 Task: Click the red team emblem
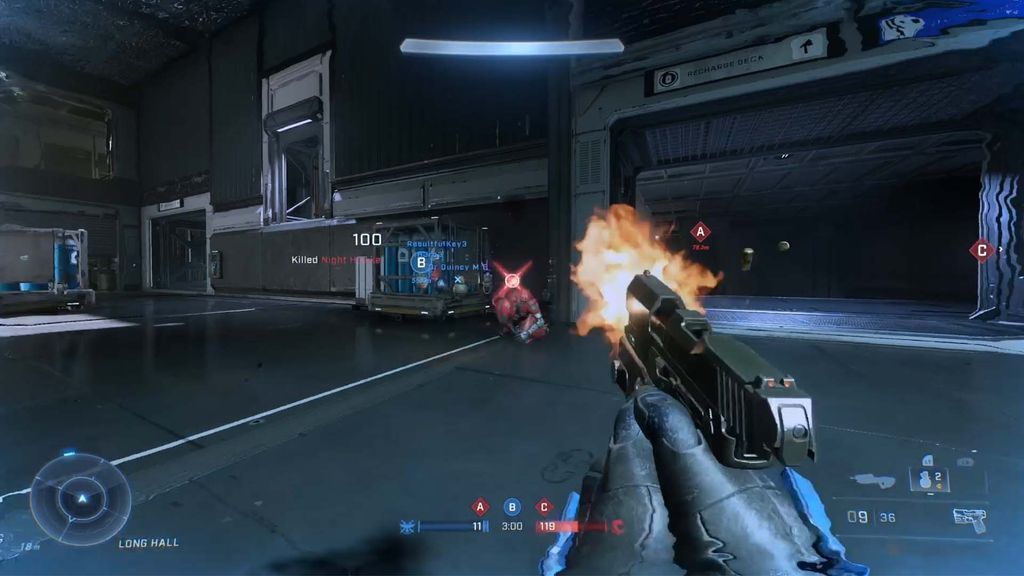(x=617, y=526)
